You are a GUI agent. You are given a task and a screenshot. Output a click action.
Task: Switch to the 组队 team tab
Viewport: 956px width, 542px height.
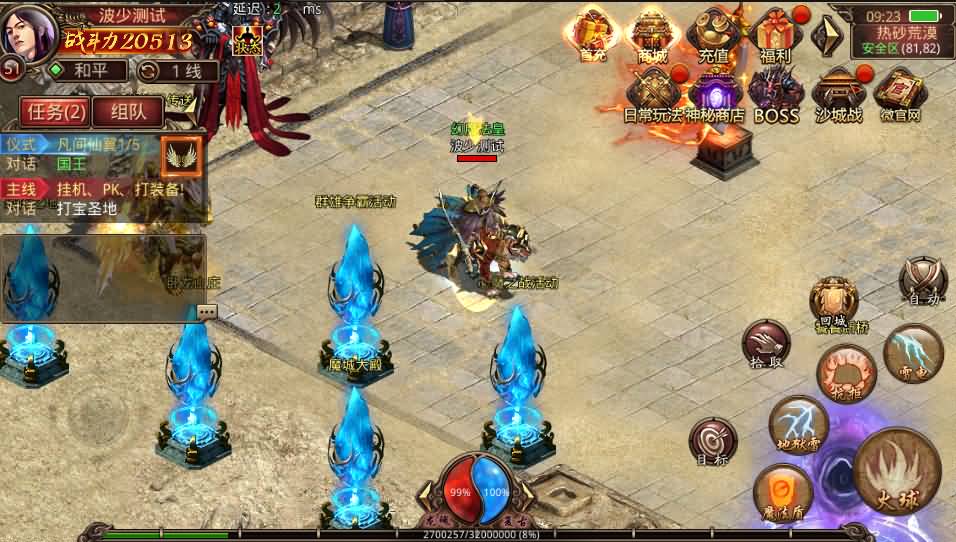coord(127,112)
